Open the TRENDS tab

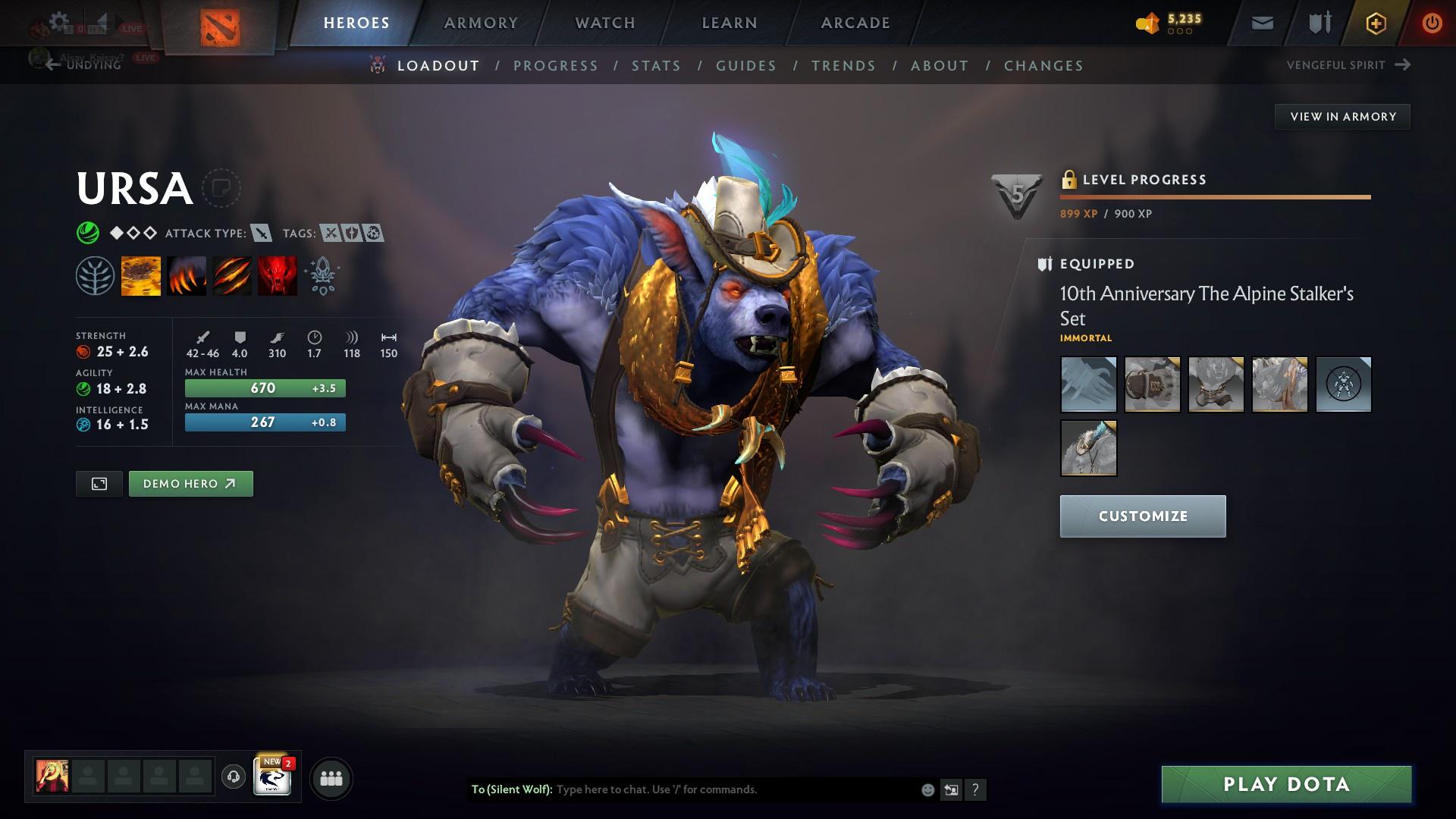(x=844, y=67)
